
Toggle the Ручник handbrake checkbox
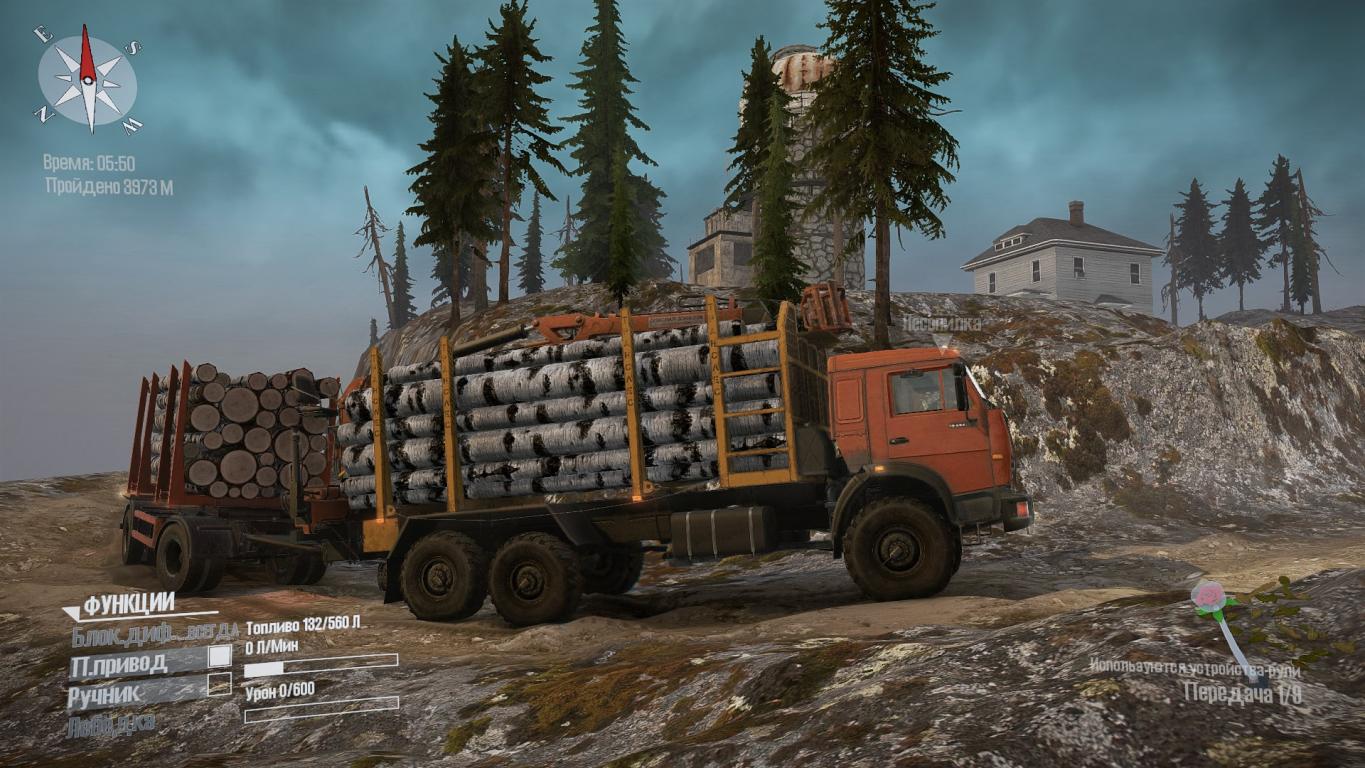[219, 685]
